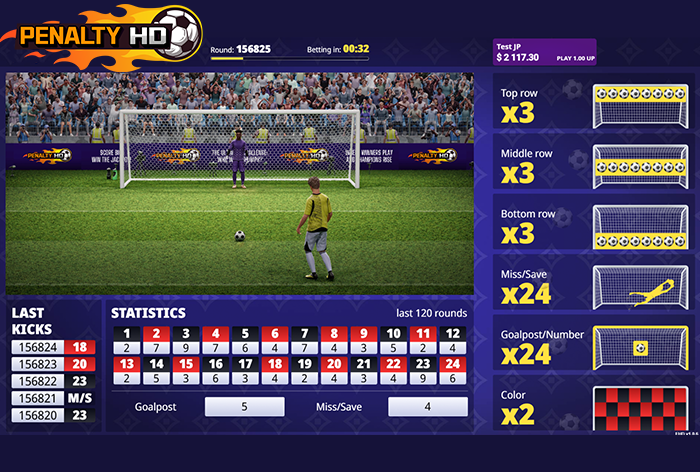700x472 pixels.
Task: Click the Goalpost statistic value box
Action: click(244, 407)
